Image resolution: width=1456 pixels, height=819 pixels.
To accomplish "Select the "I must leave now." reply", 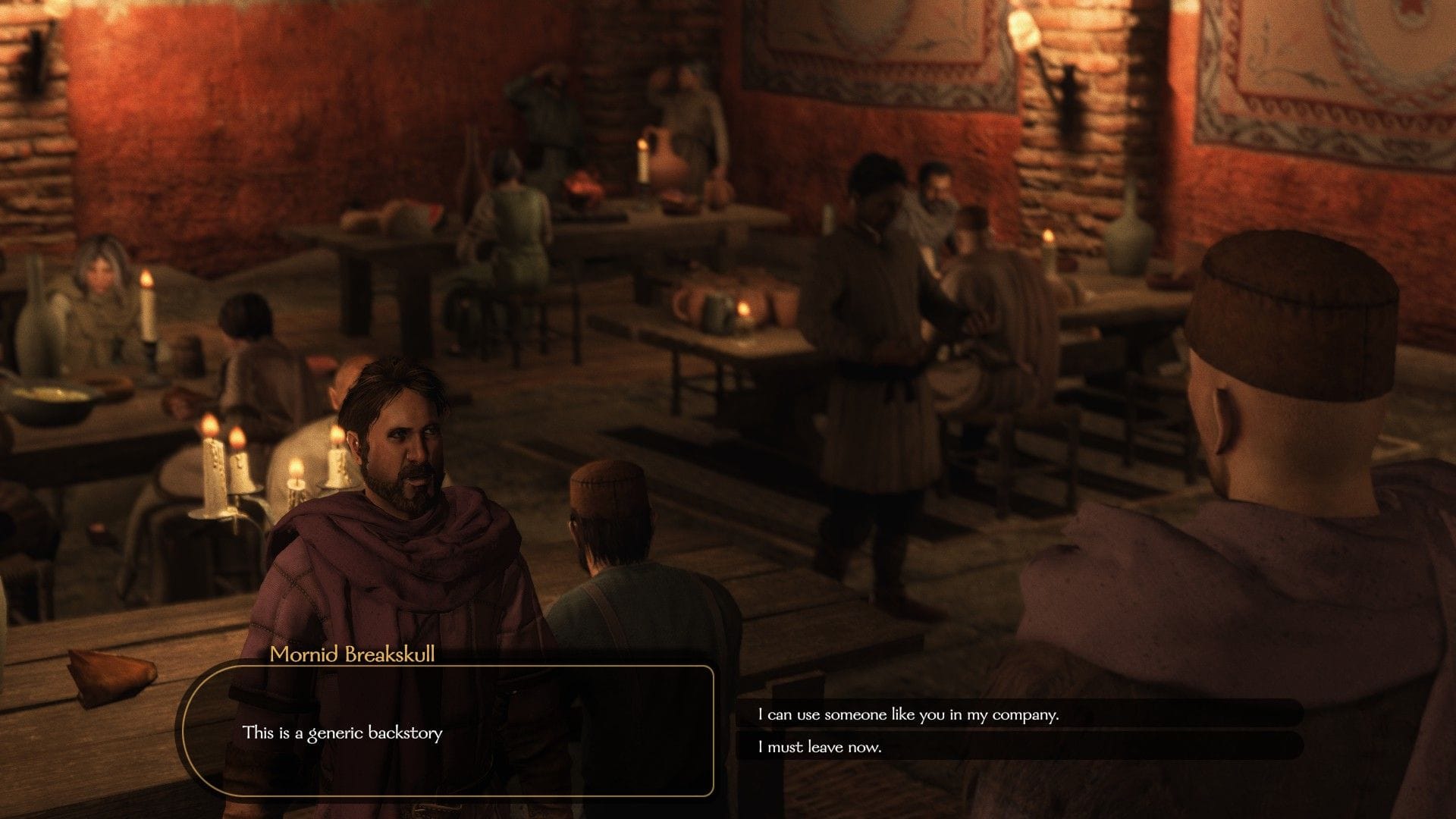I will [820, 747].
